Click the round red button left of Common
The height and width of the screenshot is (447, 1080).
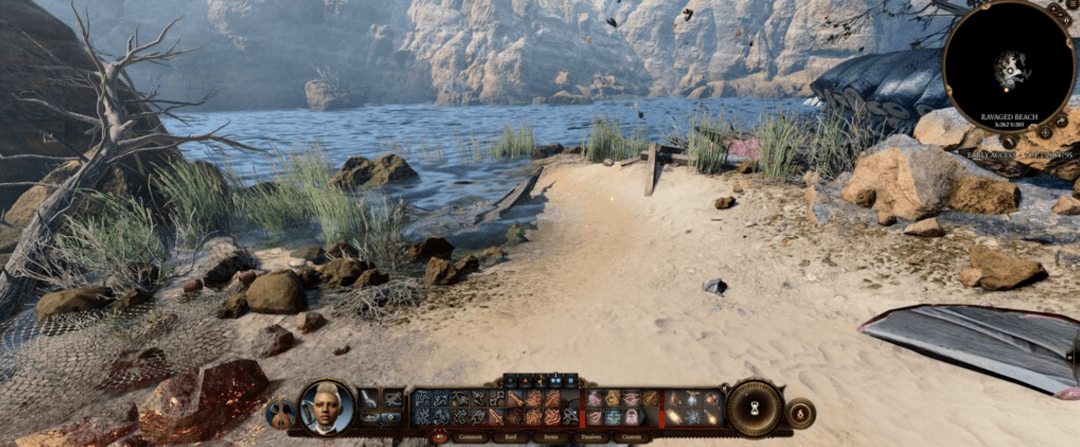click(x=439, y=437)
